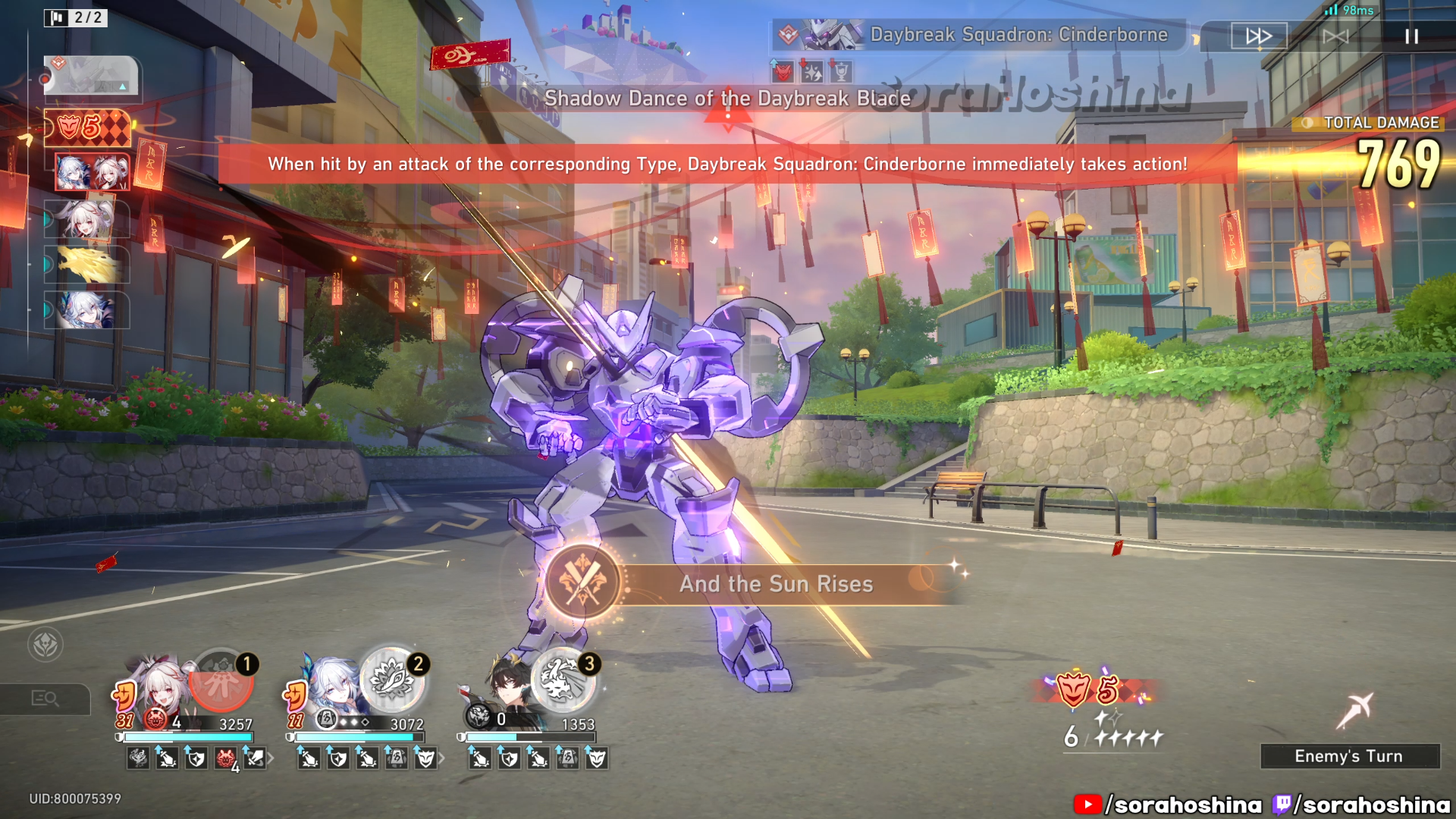
Task: Activate third character's ultimate
Action: 564,679
